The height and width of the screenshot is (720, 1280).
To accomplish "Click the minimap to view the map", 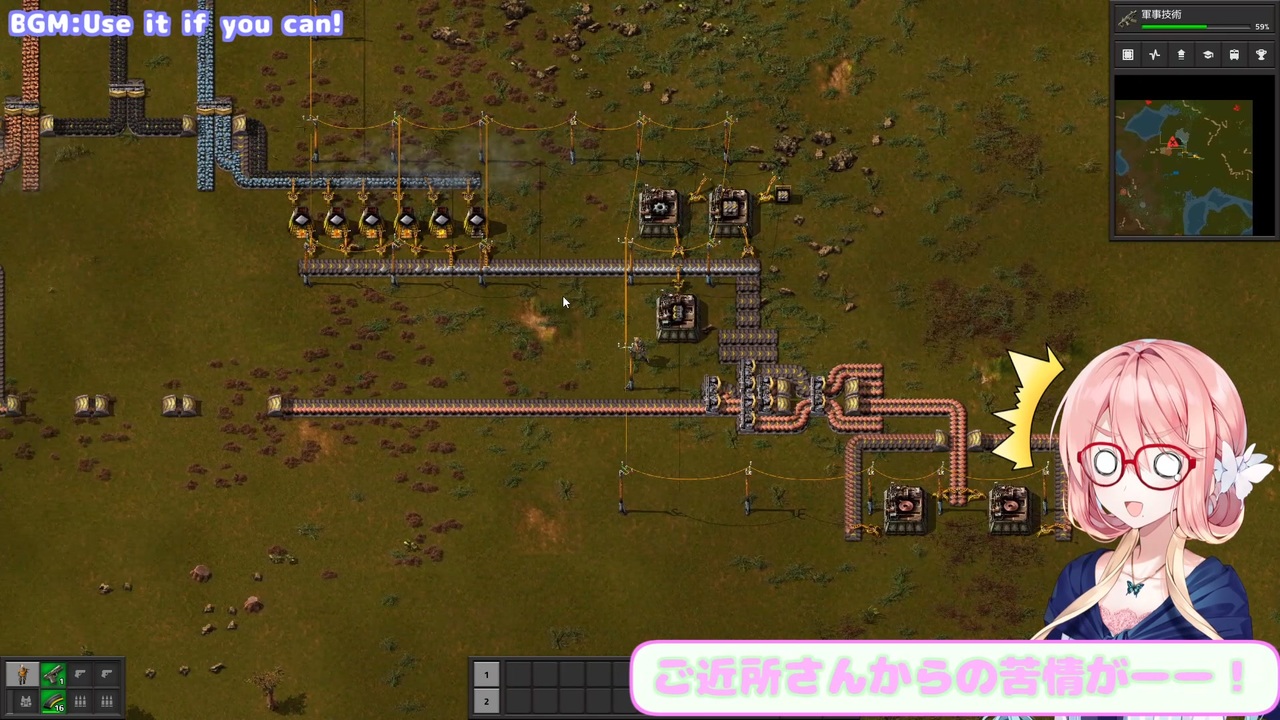I will pyautogui.click(x=1185, y=165).
